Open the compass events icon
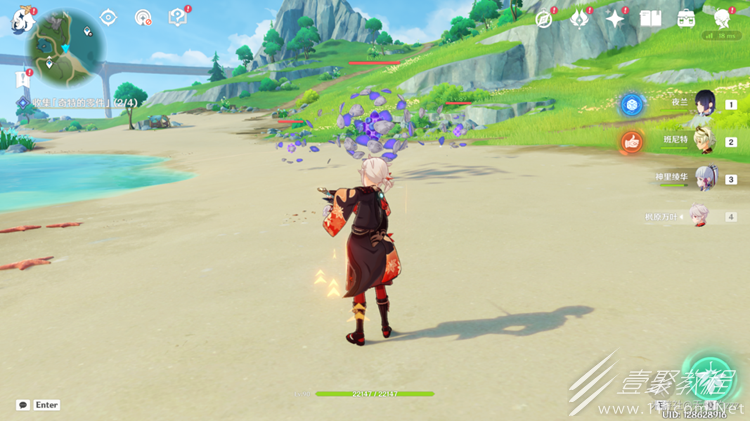Screen dimensions: 750x421 (x=544, y=19)
